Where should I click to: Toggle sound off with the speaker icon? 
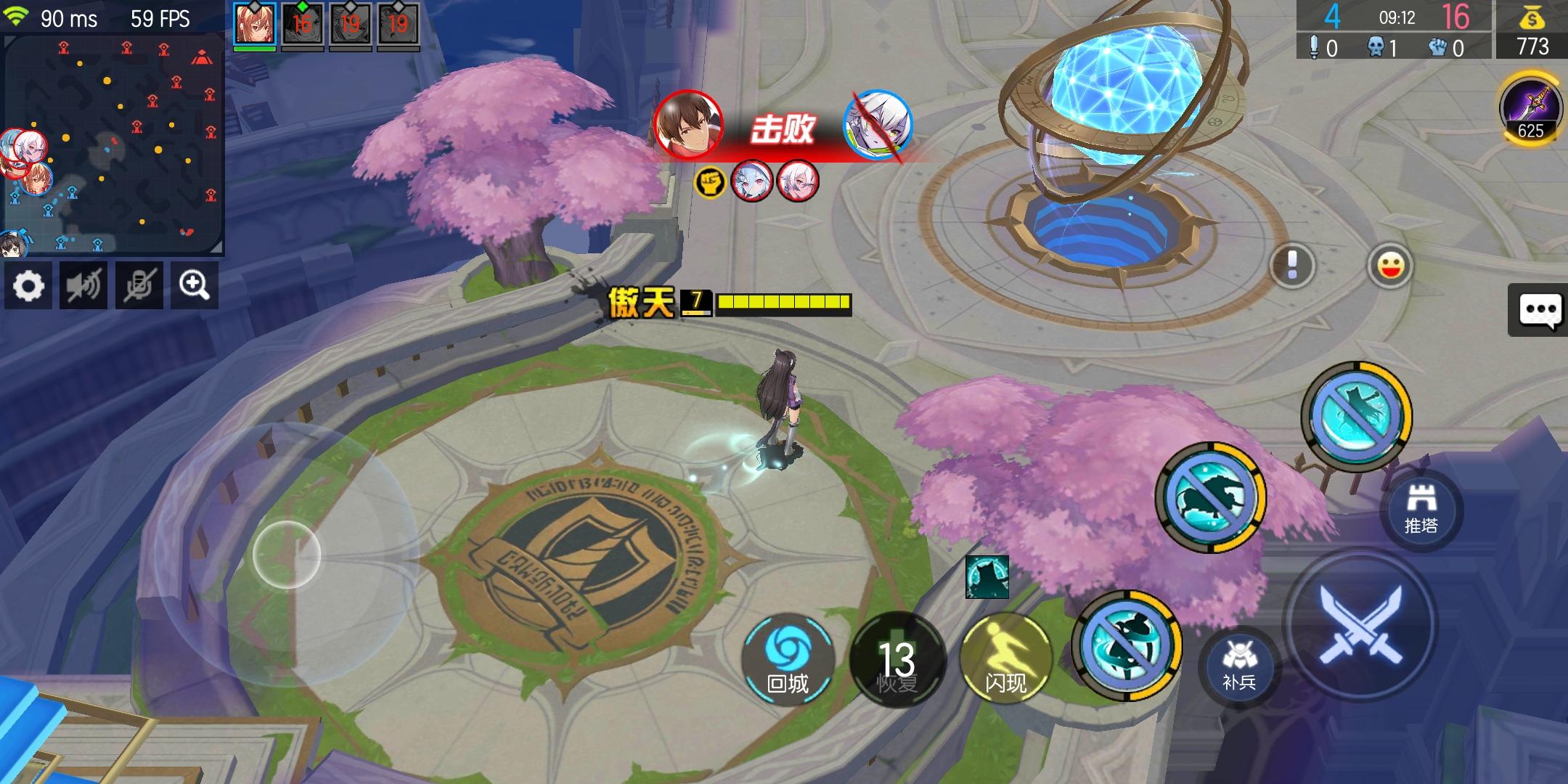tap(84, 285)
